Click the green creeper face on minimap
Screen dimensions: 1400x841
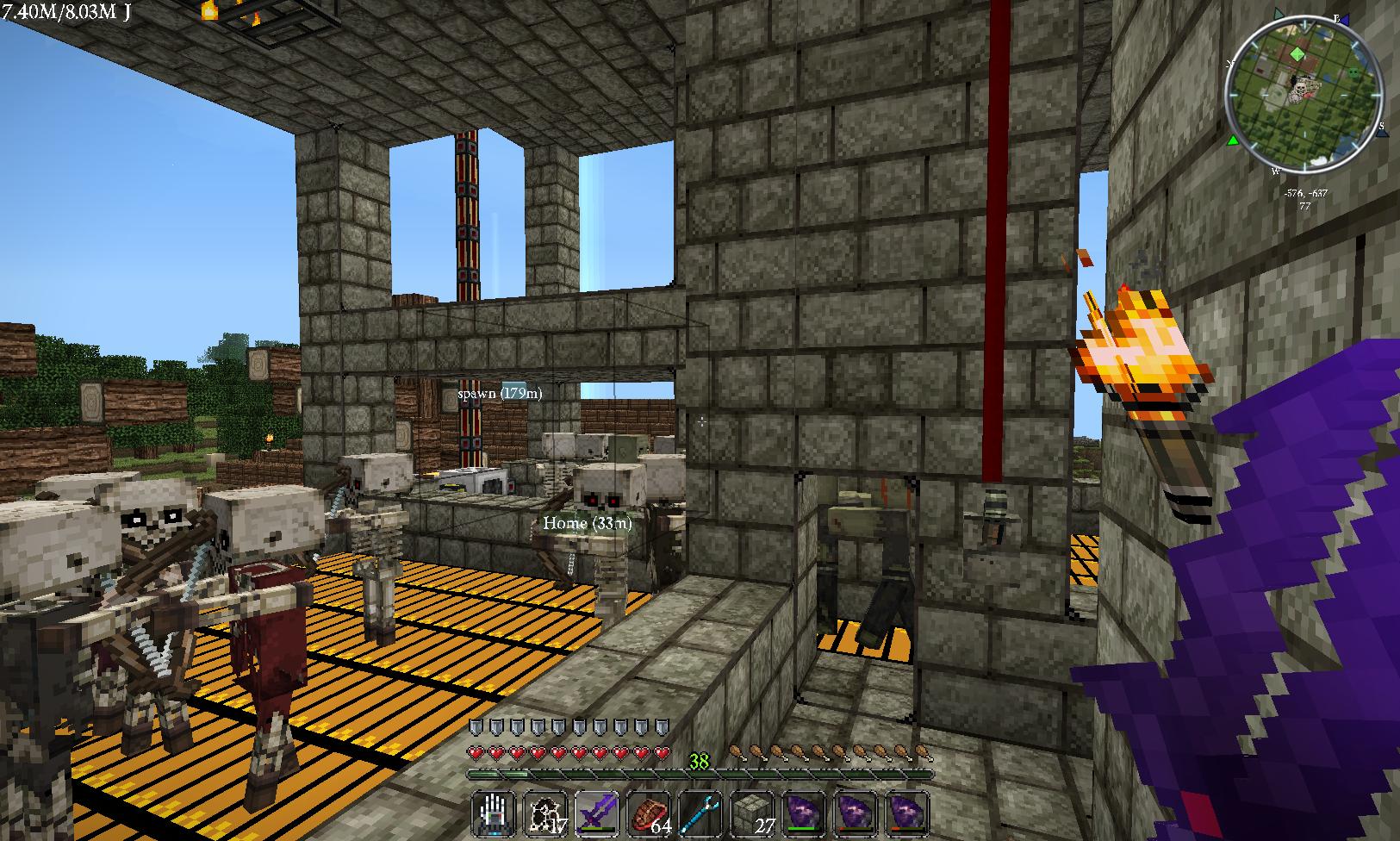pos(1353,71)
